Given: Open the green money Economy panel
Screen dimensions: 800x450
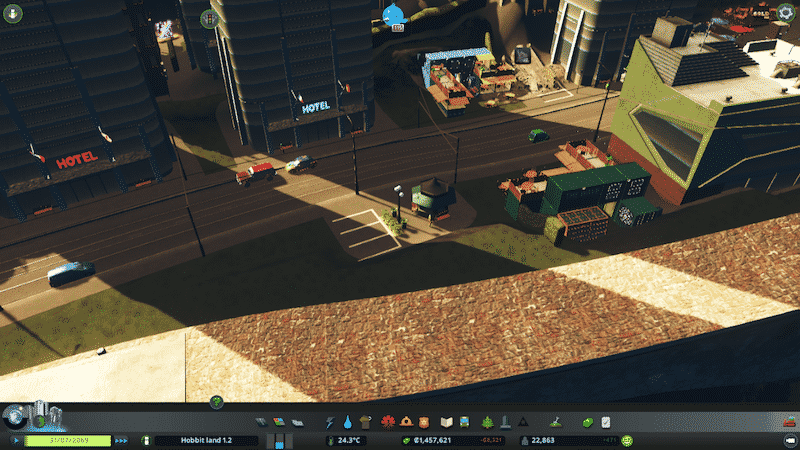Looking at the screenshot, I should [x=588, y=423].
